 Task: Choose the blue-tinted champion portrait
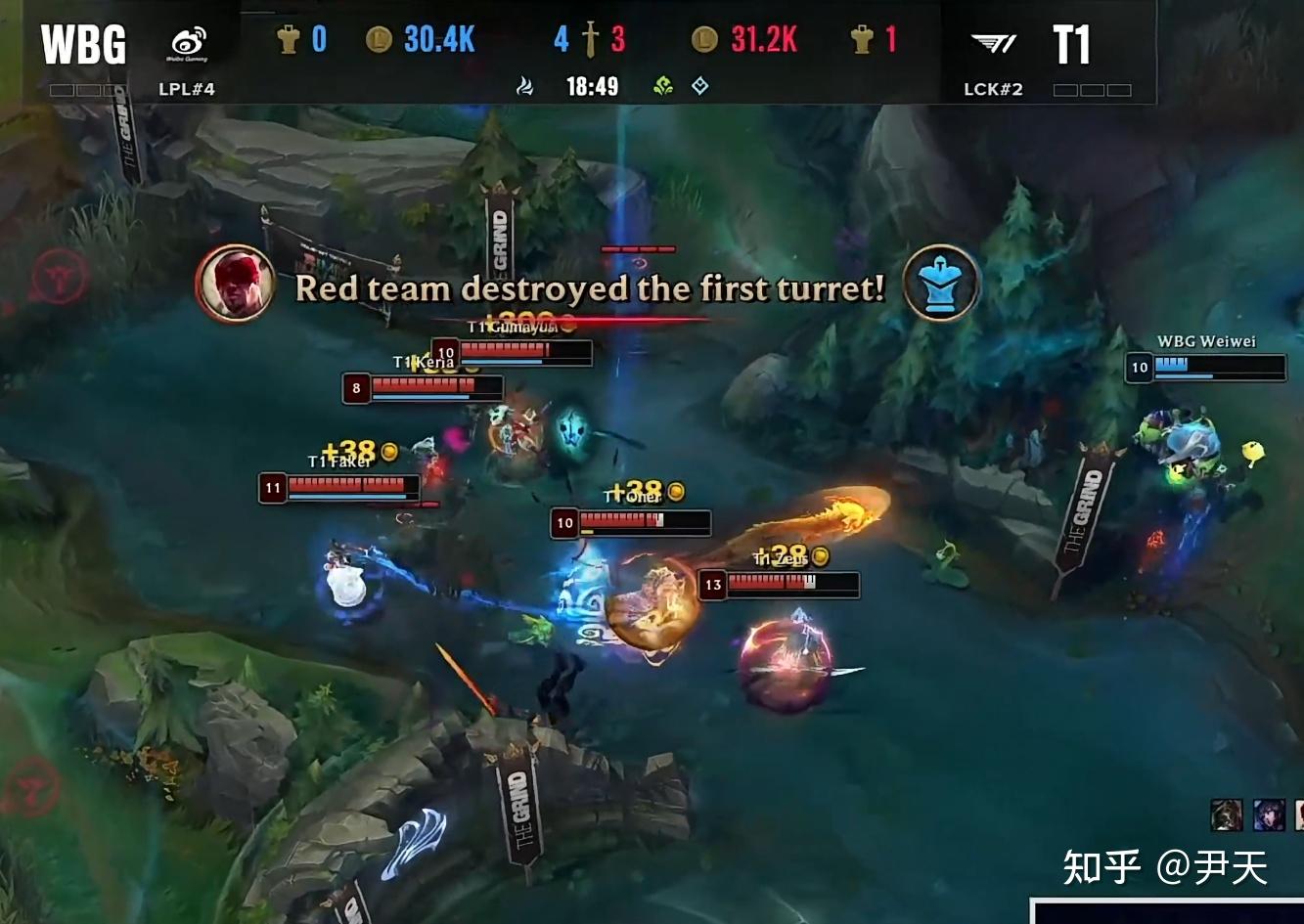coord(1269,814)
